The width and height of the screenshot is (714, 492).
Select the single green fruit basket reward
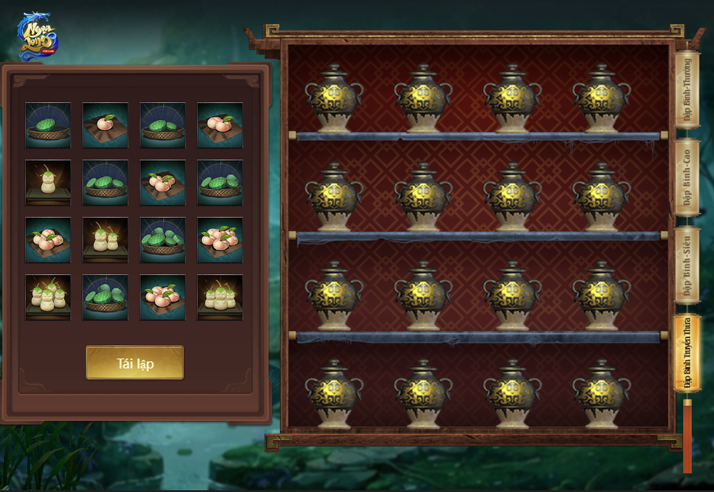click(x=48, y=125)
